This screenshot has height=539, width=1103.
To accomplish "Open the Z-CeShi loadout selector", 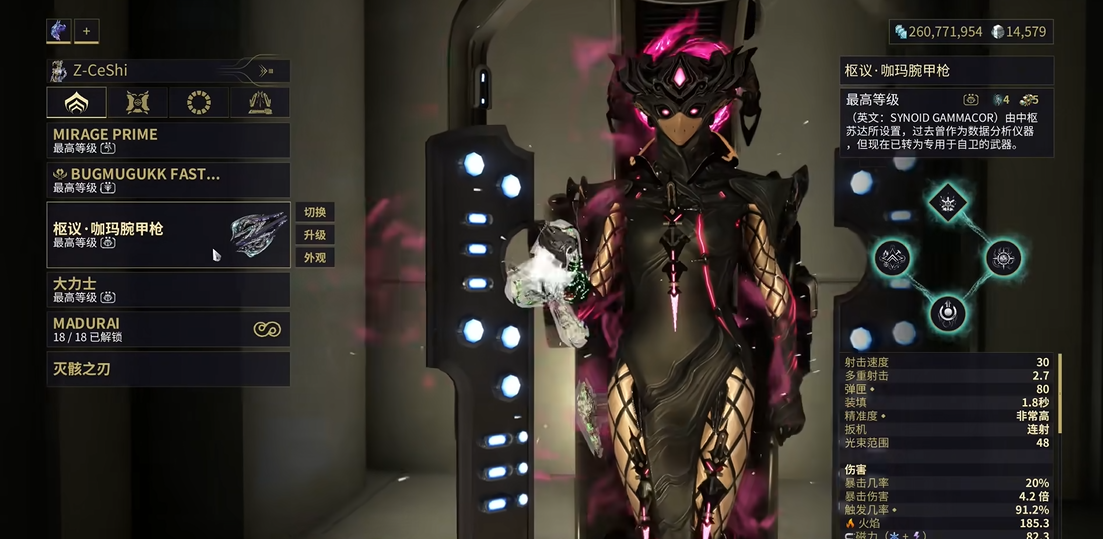I will (x=168, y=70).
